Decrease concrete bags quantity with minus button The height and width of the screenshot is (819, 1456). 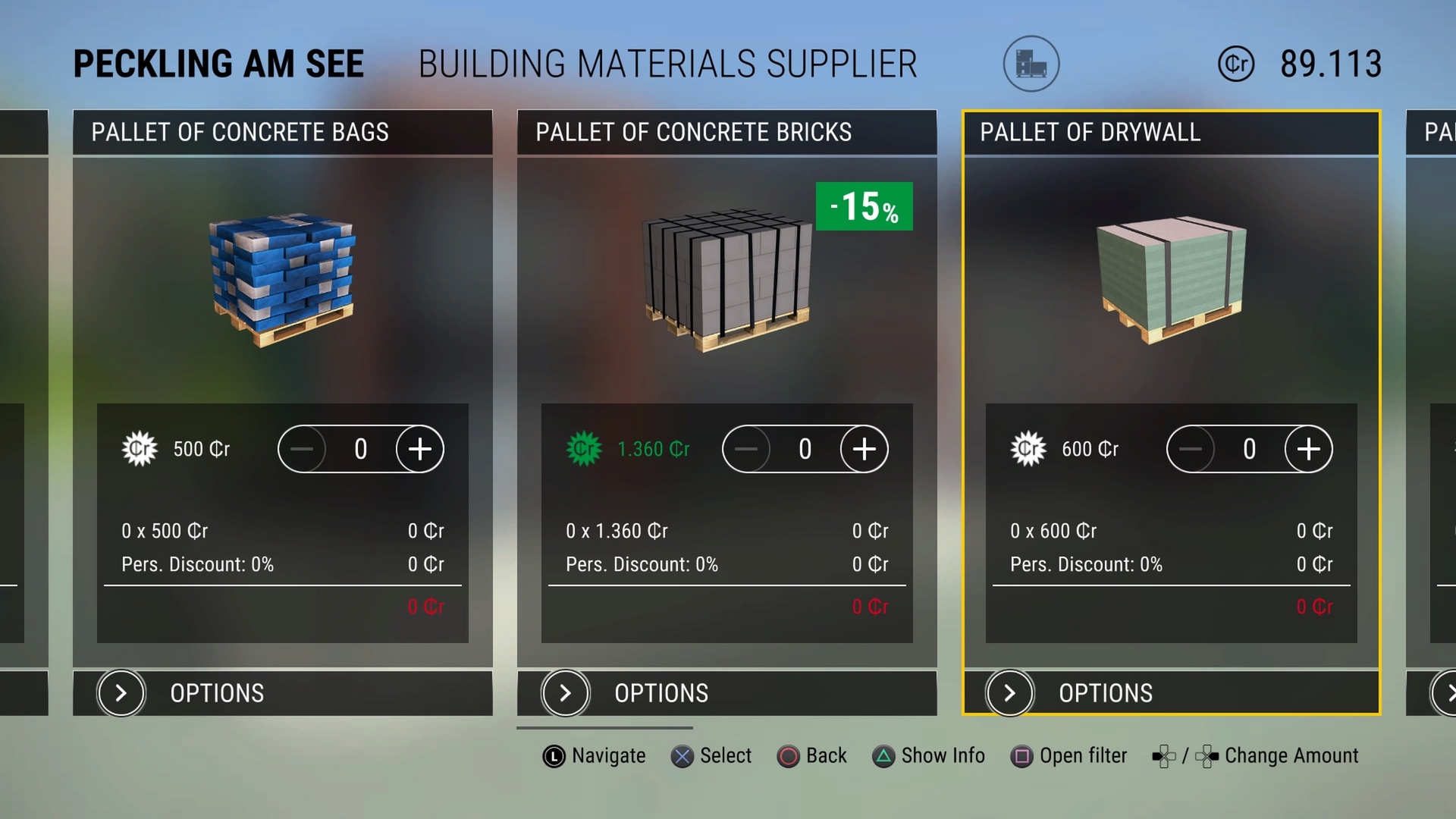[302, 449]
